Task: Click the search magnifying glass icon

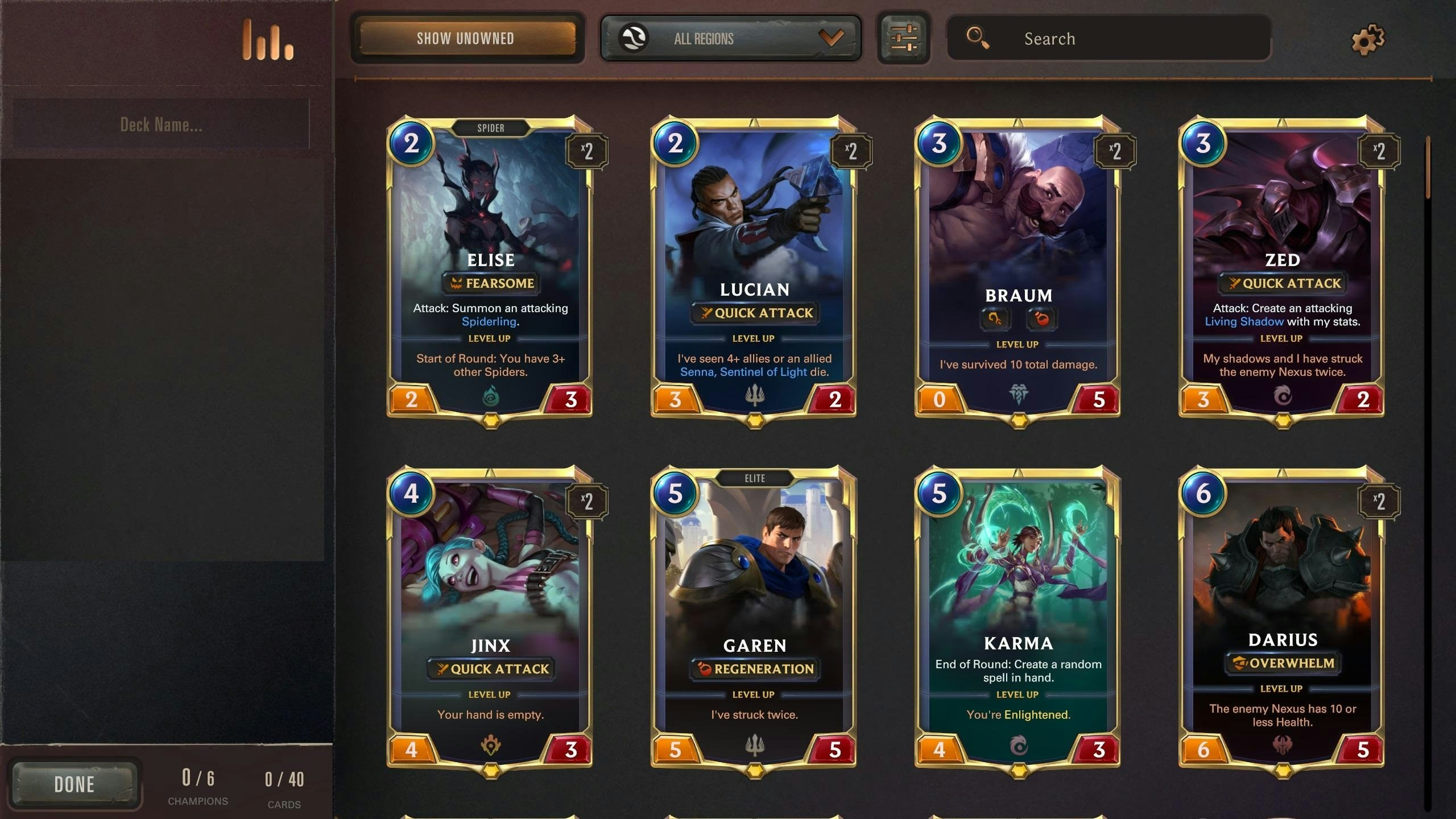Action: [978, 38]
